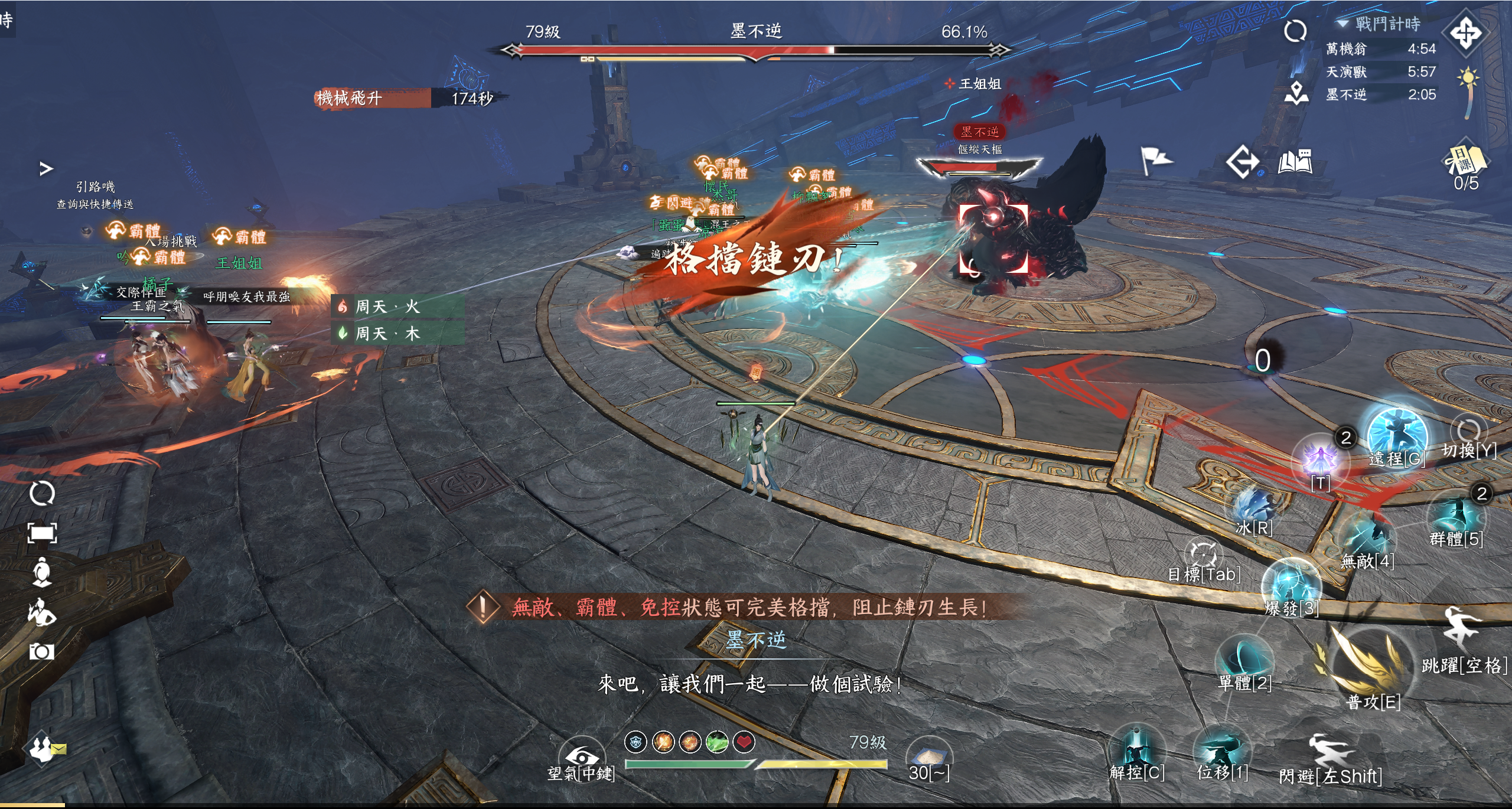The width and height of the screenshot is (1512, 809).
Task: Fire the 遠程 ranged skill
Action: tap(1397, 436)
